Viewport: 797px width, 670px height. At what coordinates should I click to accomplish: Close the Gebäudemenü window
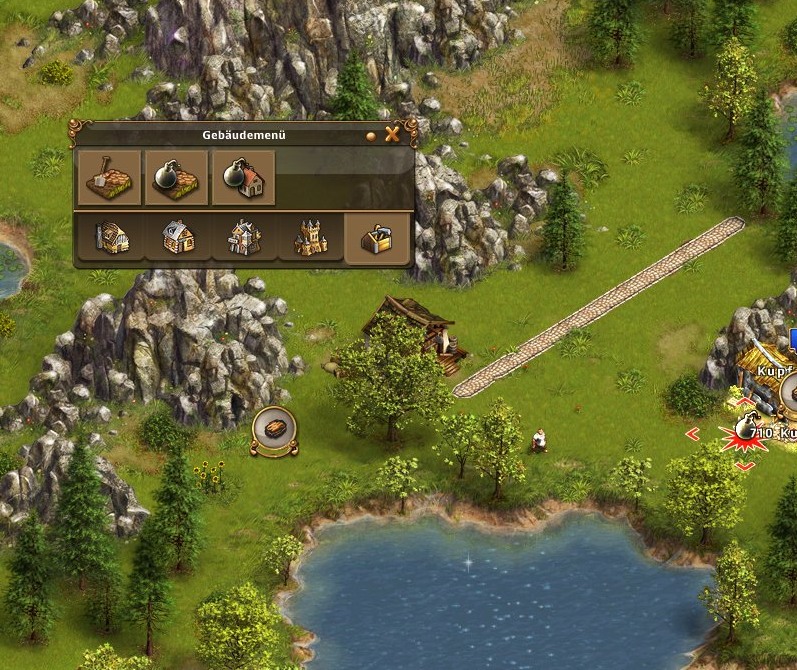pyautogui.click(x=393, y=134)
